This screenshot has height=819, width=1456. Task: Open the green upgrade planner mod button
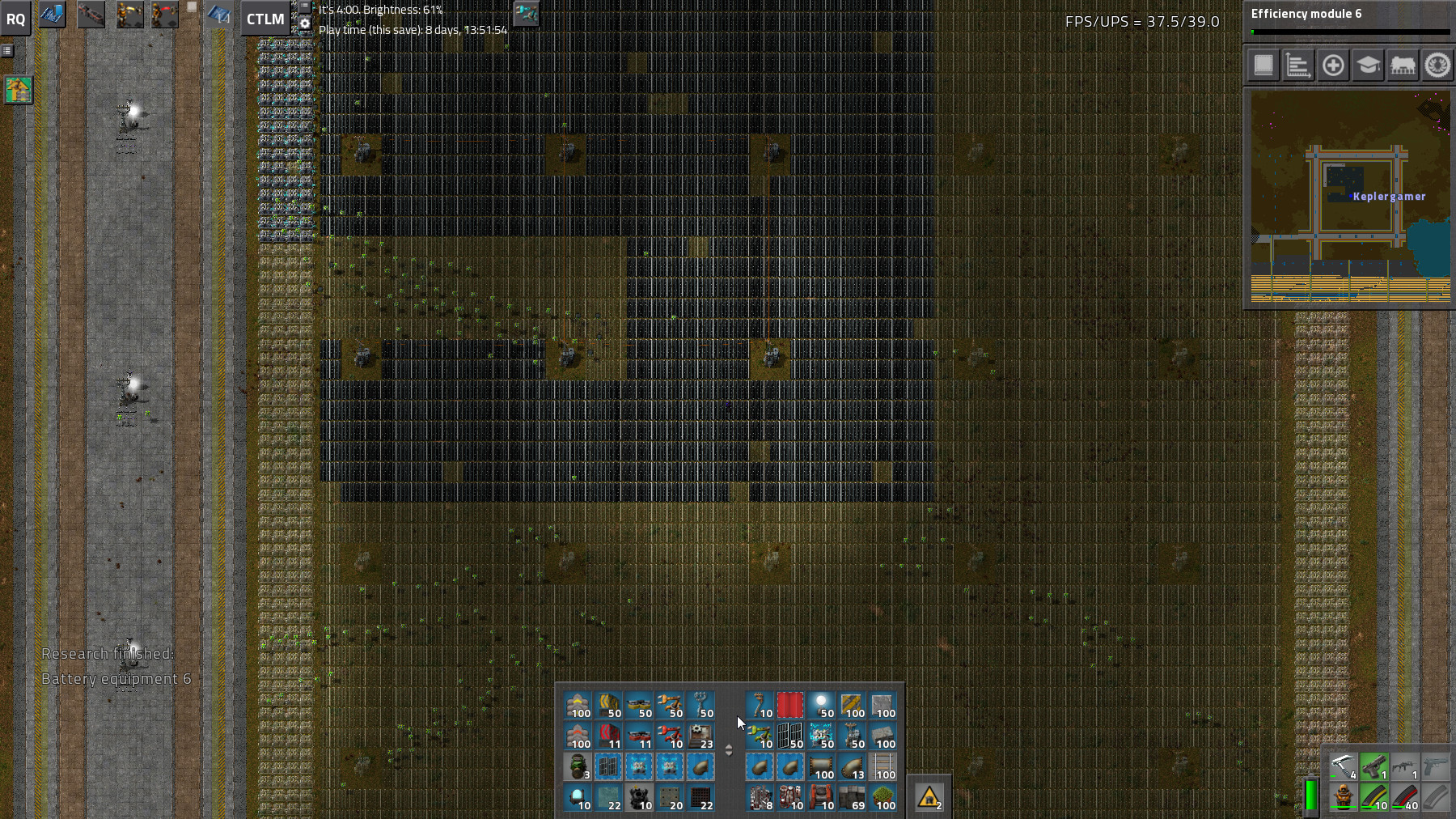coord(18,90)
